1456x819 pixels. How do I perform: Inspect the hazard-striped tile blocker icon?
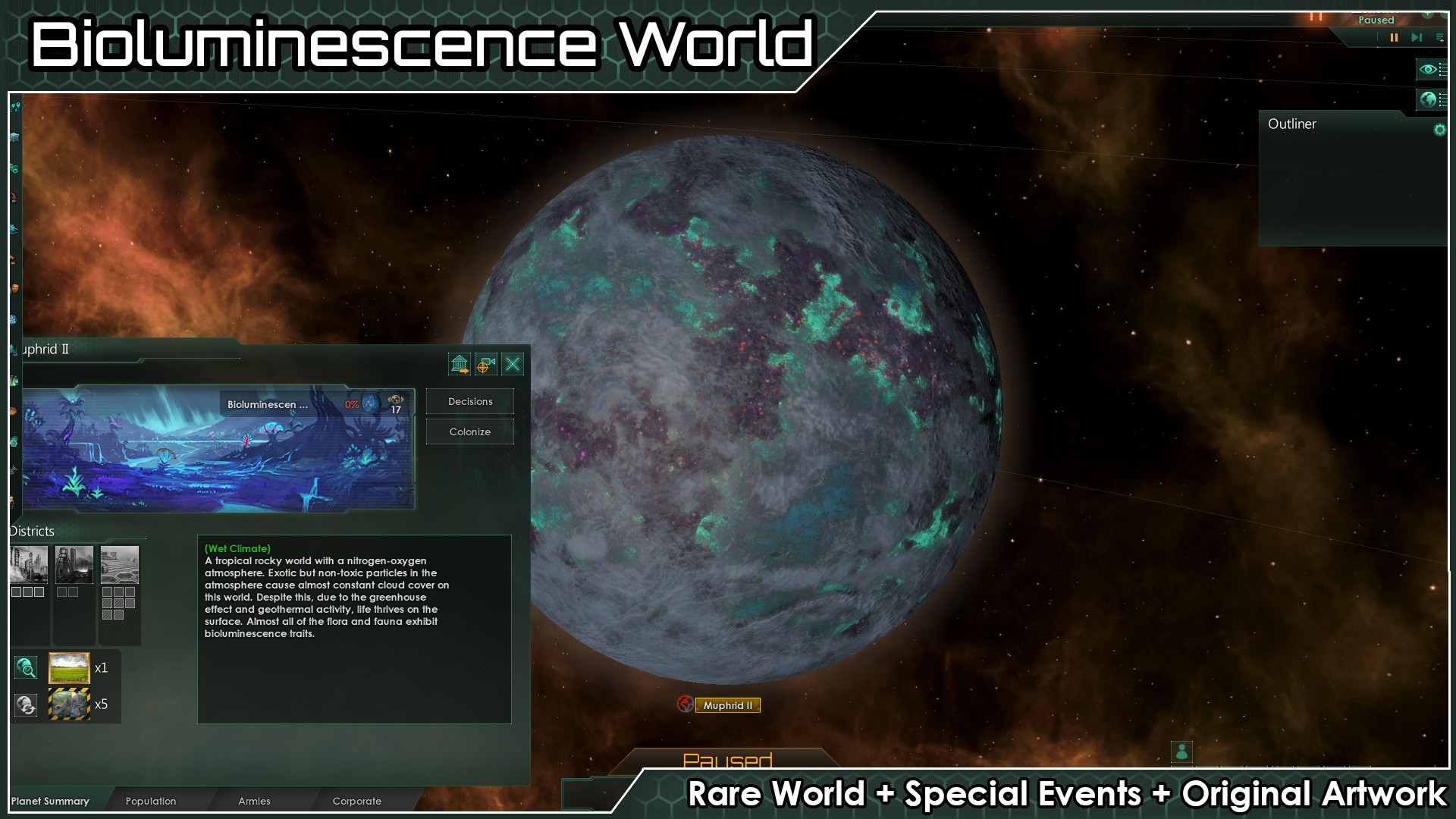point(69,704)
